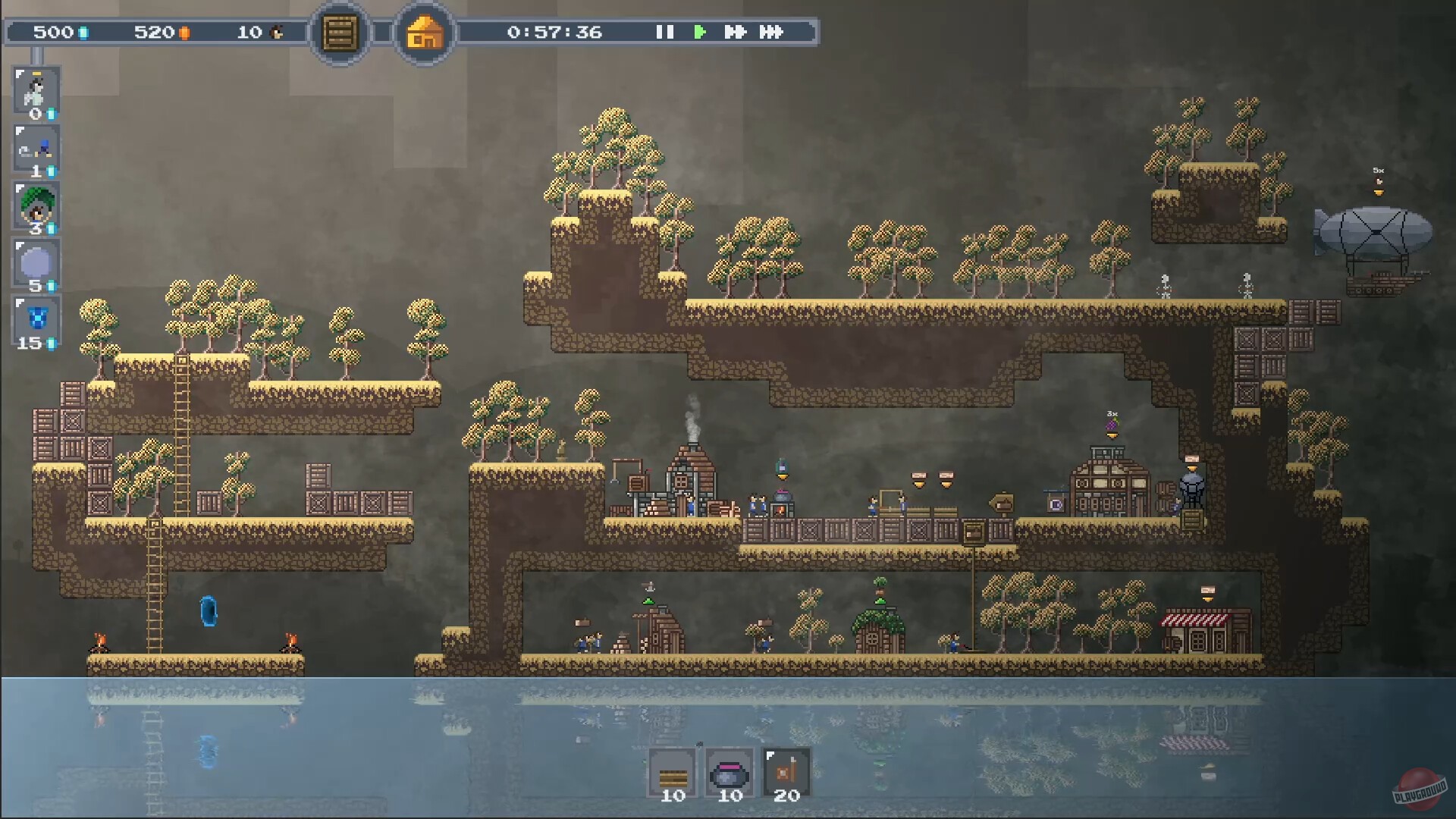Open the orange house building menu

tap(425, 33)
